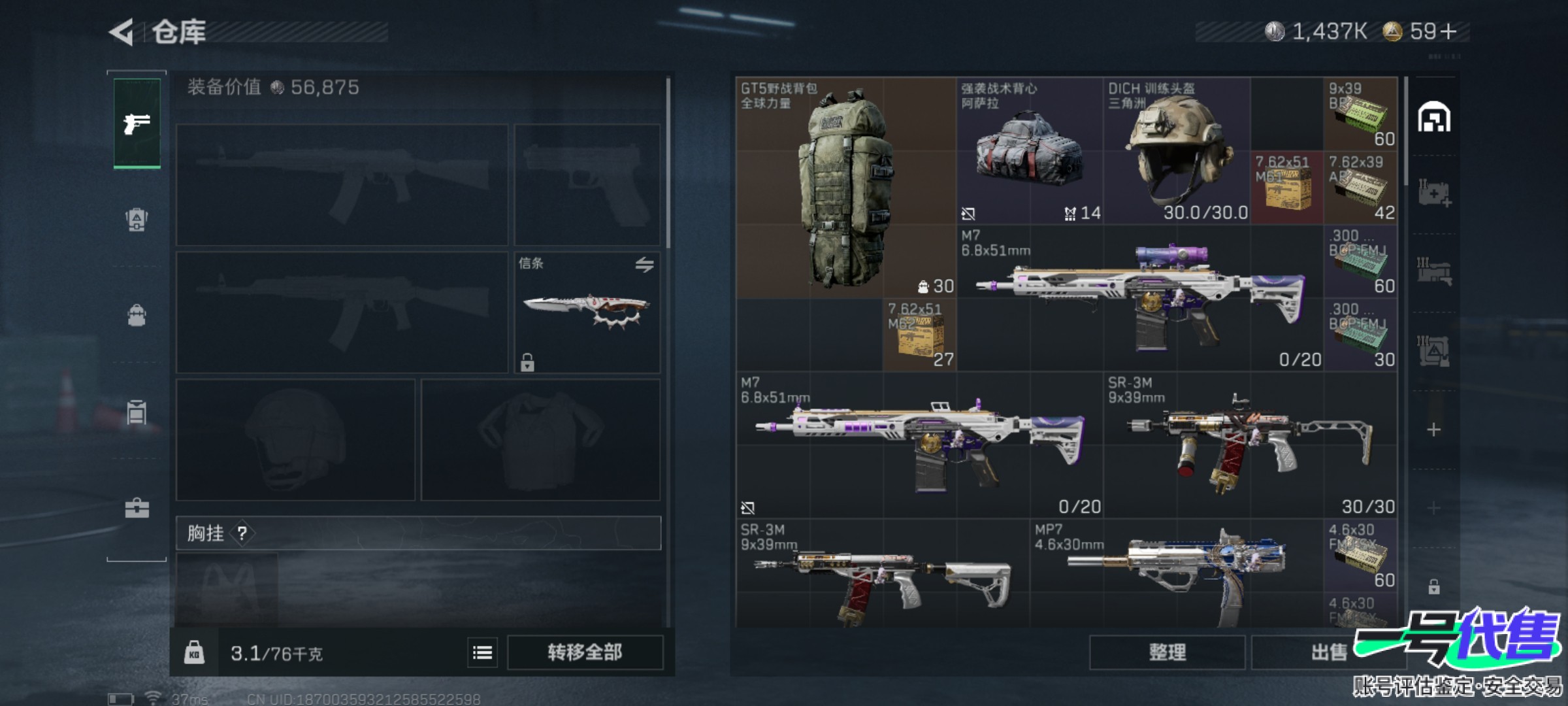
Task: Open the white stash container icon
Action: tap(1433, 118)
